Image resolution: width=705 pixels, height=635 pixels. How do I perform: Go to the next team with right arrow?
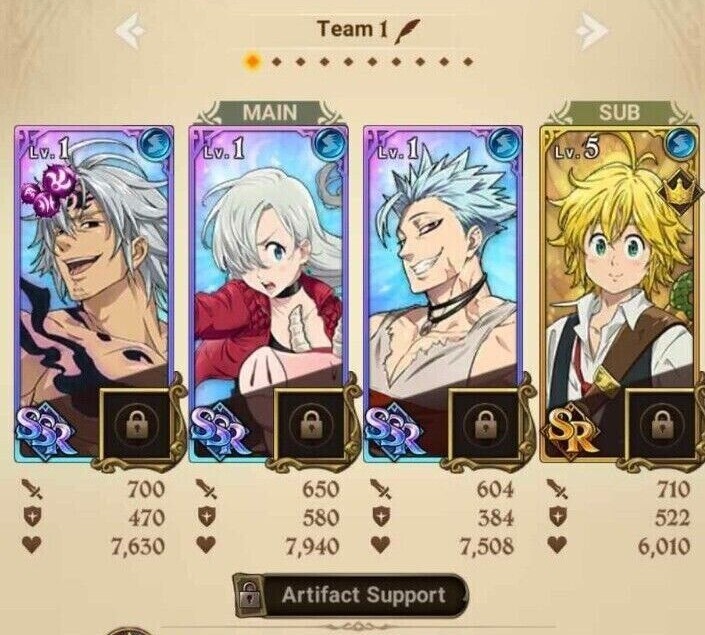[x=592, y=32]
